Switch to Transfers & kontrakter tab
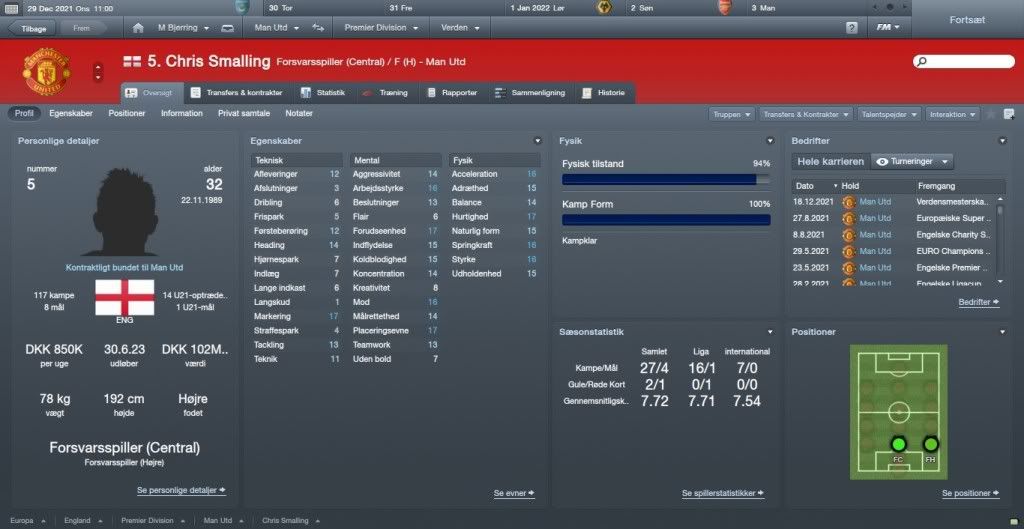 [236, 93]
